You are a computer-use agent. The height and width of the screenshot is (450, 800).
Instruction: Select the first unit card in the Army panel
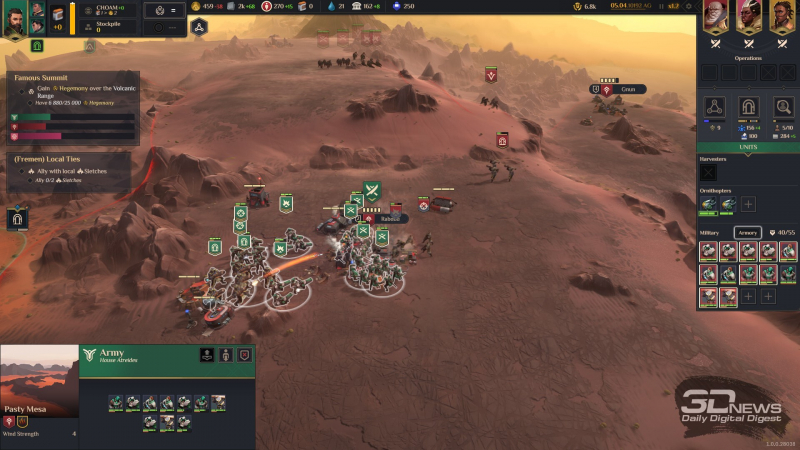[116, 402]
